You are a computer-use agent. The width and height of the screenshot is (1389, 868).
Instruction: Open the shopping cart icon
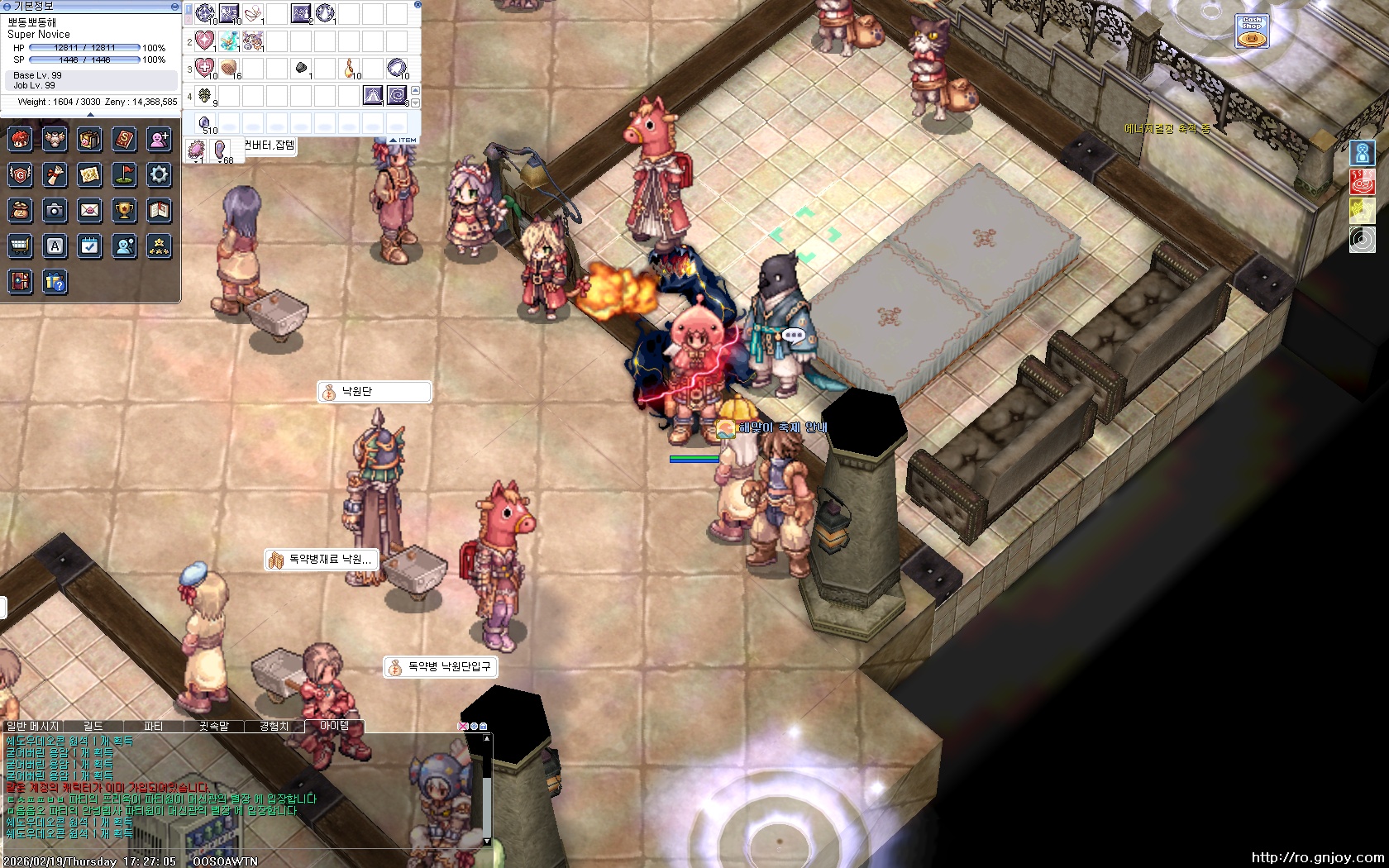(21, 246)
